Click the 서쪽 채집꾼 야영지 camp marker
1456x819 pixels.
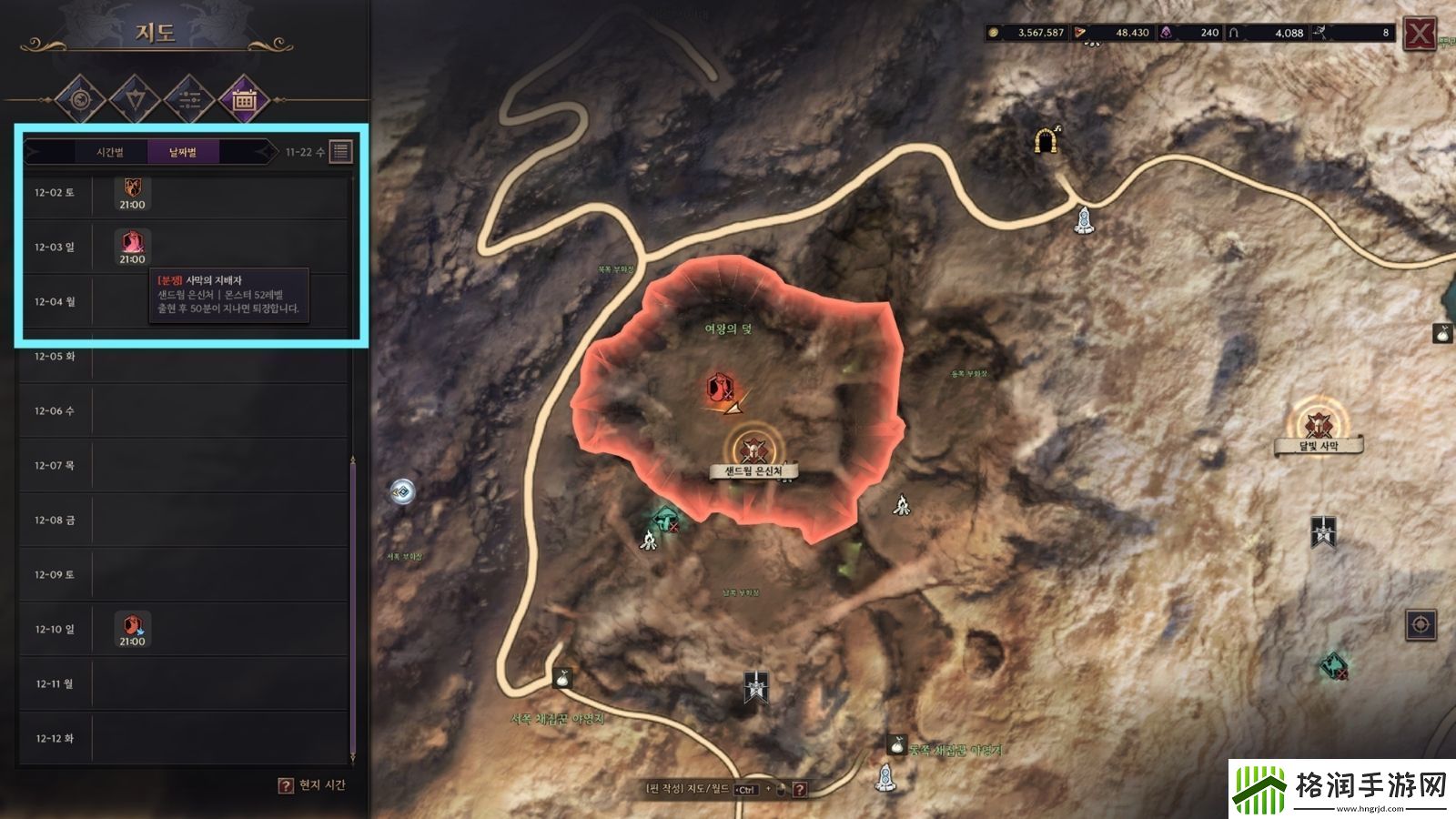562,678
